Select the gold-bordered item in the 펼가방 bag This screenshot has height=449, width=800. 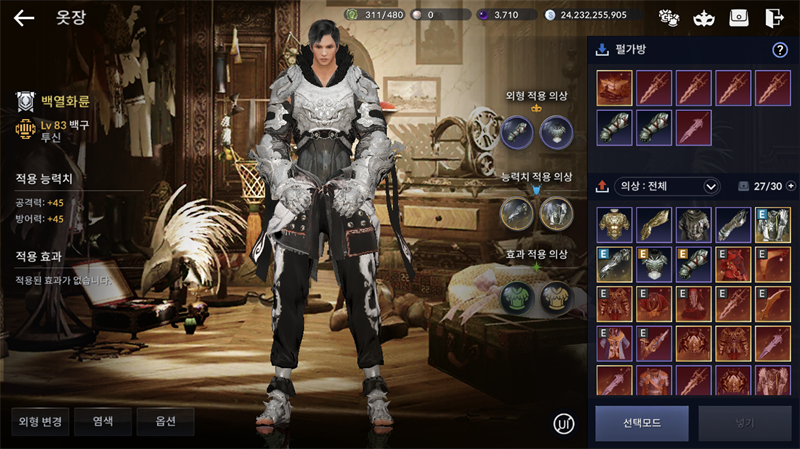614,87
